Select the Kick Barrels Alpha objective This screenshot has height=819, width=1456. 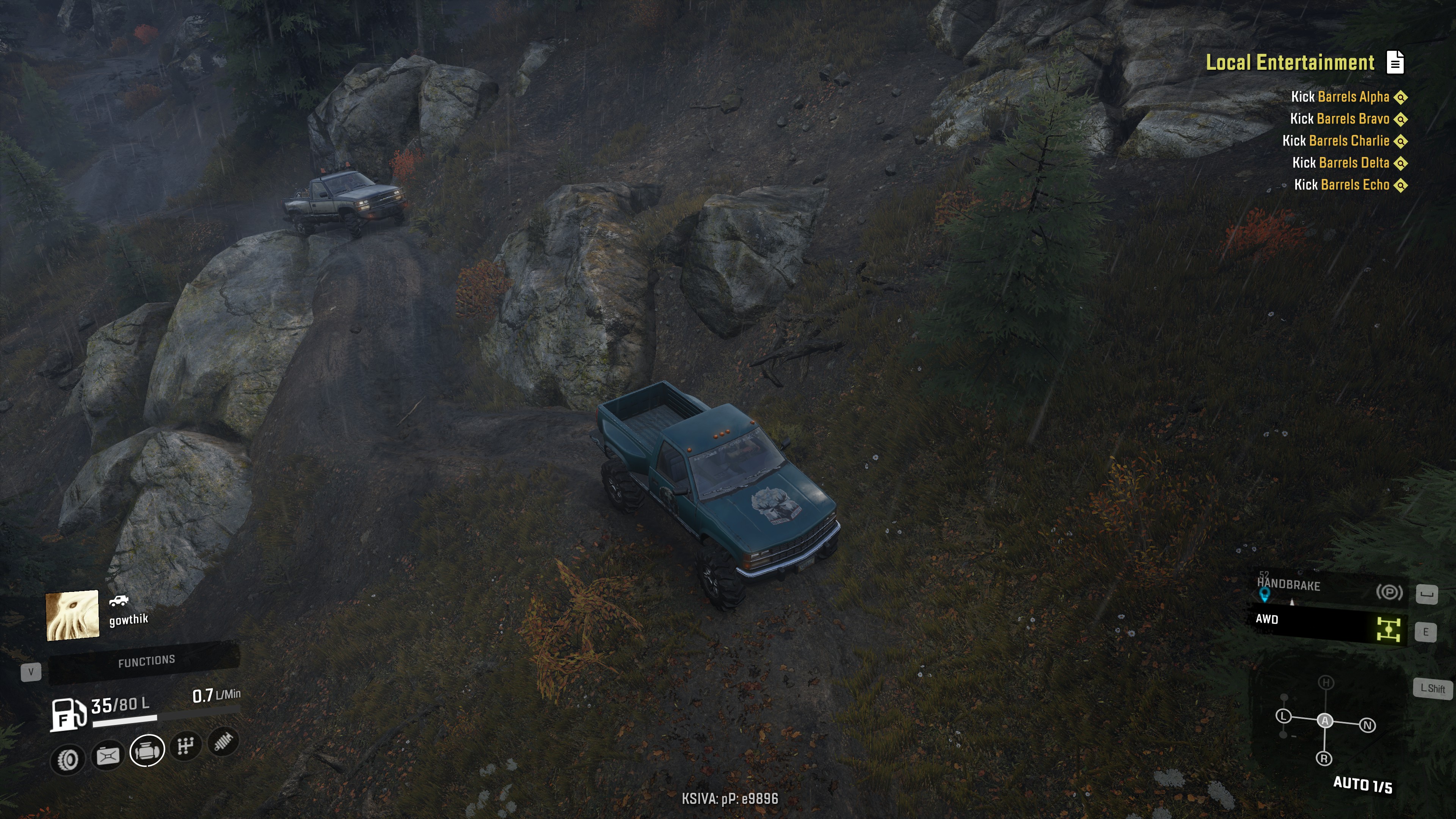tap(1340, 97)
